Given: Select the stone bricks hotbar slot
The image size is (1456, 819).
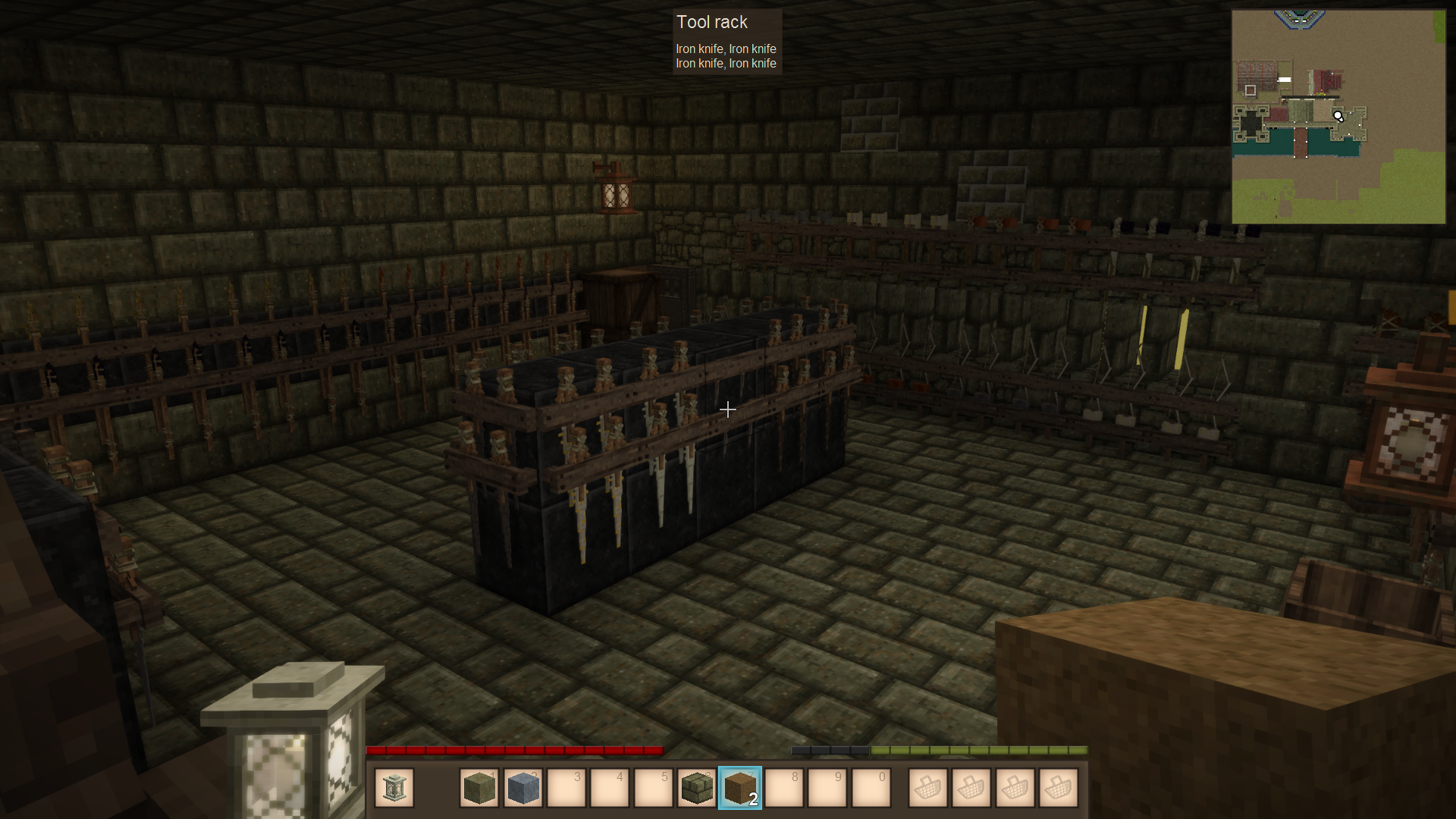Looking at the screenshot, I should click(x=696, y=788).
